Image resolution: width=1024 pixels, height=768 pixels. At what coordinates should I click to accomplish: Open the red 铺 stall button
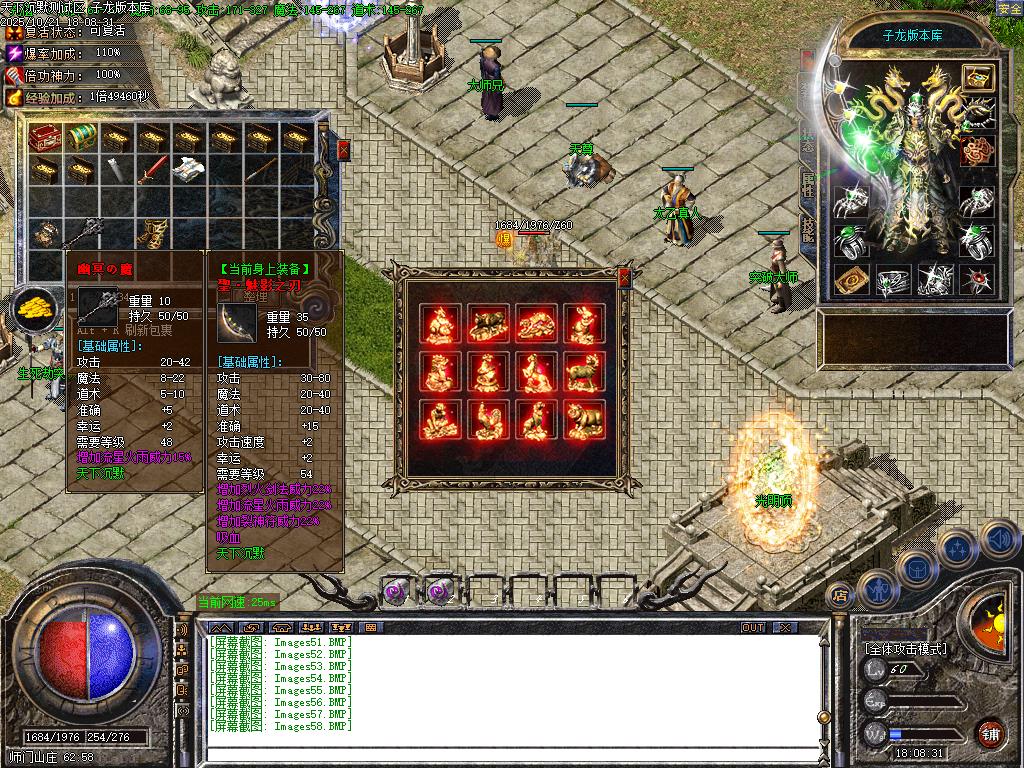(991, 732)
